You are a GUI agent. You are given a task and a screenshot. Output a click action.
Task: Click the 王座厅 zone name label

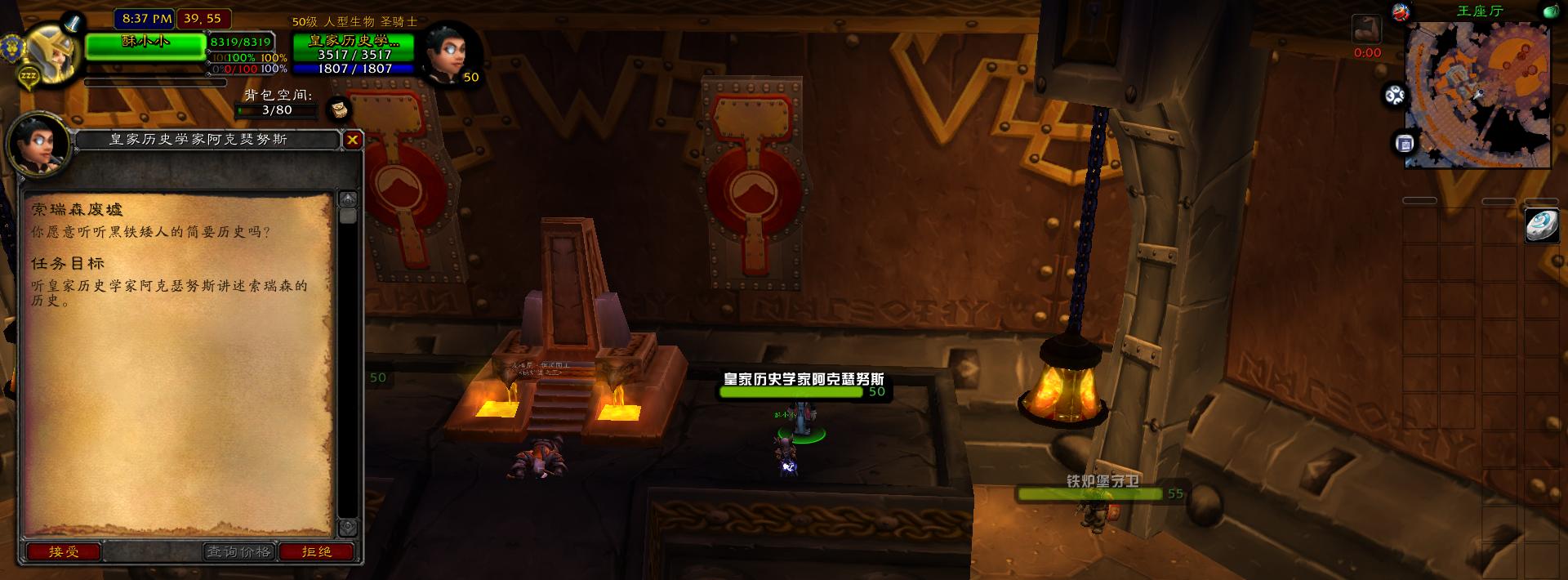pyautogui.click(x=1479, y=11)
